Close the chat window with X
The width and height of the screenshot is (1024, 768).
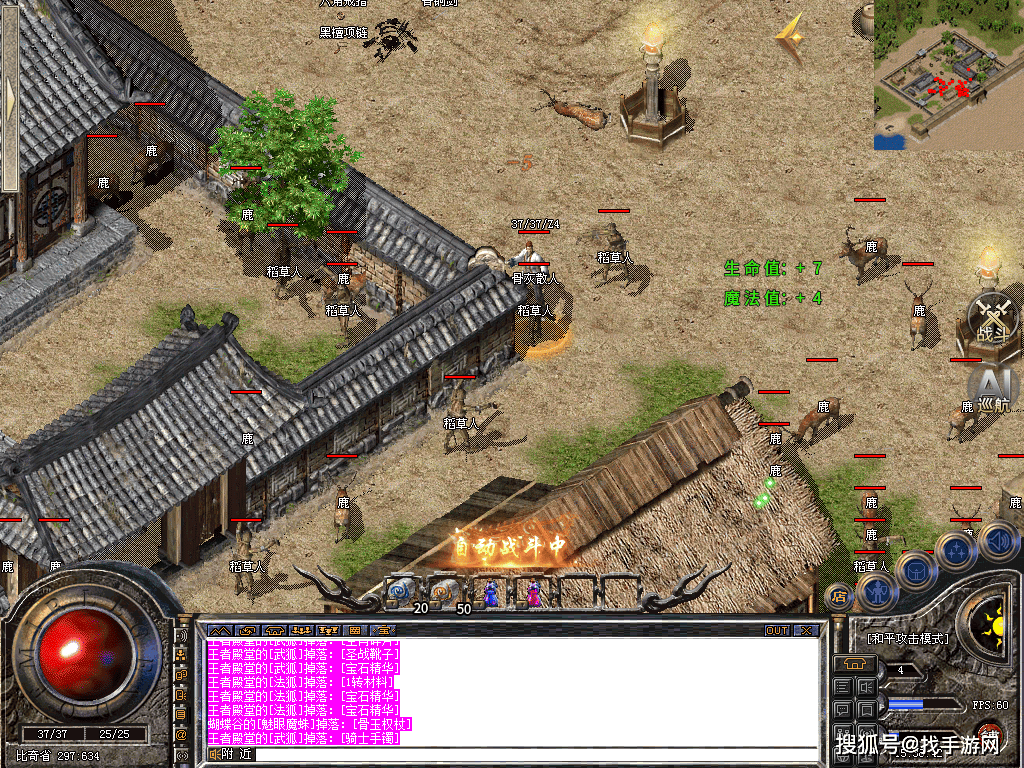click(805, 631)
